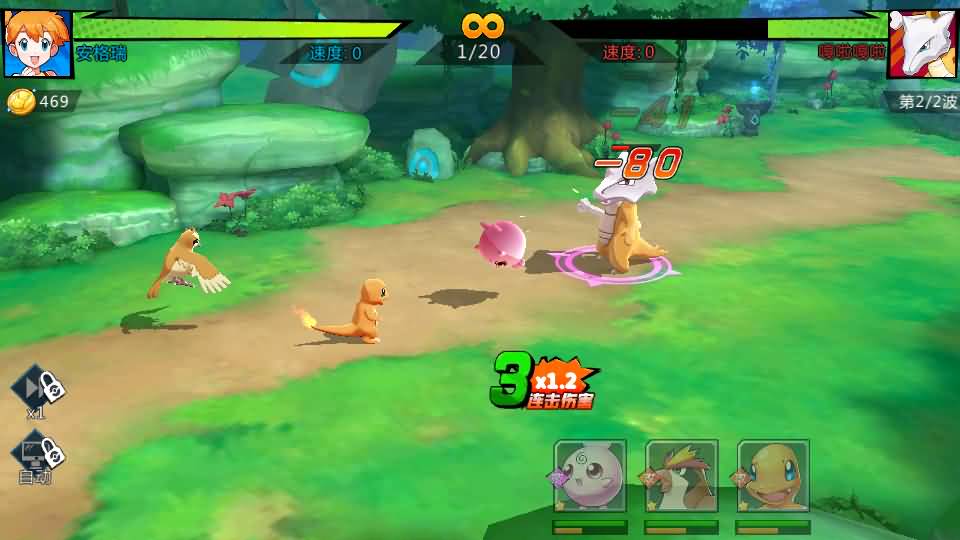
Task: Tap the enemy Marowak avatar
Action: click(923, 43)
